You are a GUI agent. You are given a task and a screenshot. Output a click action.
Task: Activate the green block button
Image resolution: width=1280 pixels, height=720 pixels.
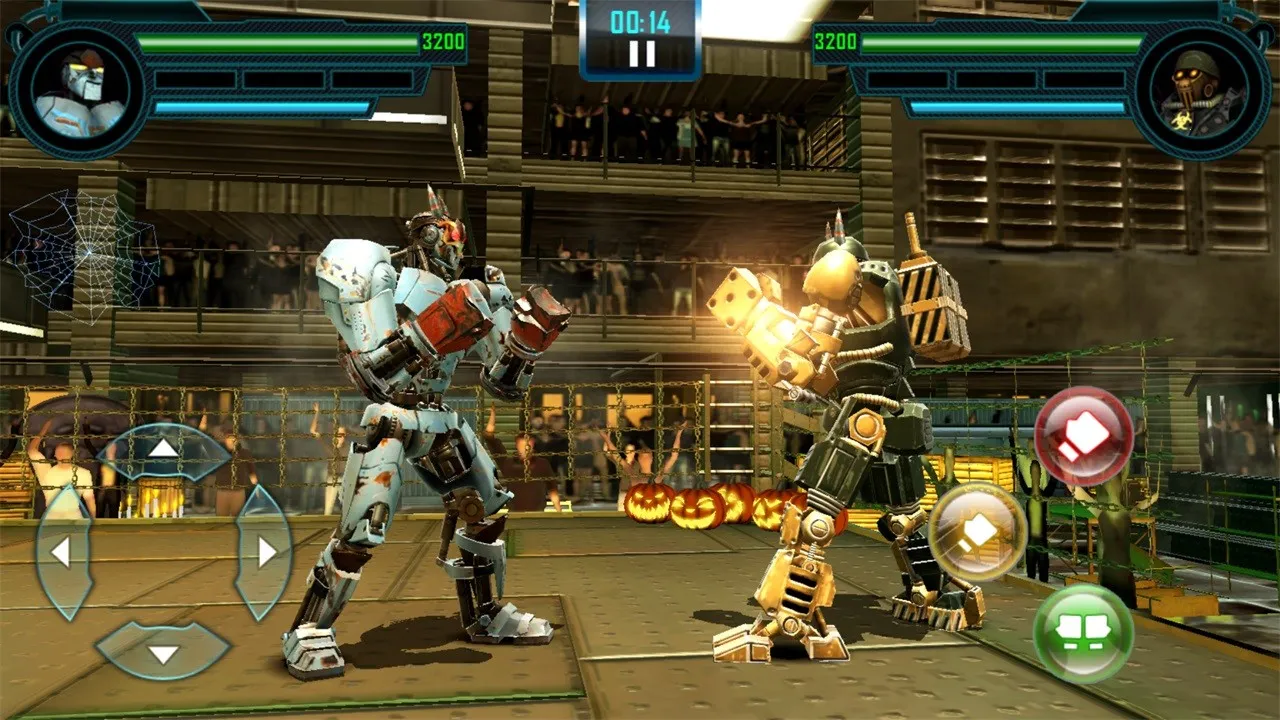click(x=1082, y=633)
